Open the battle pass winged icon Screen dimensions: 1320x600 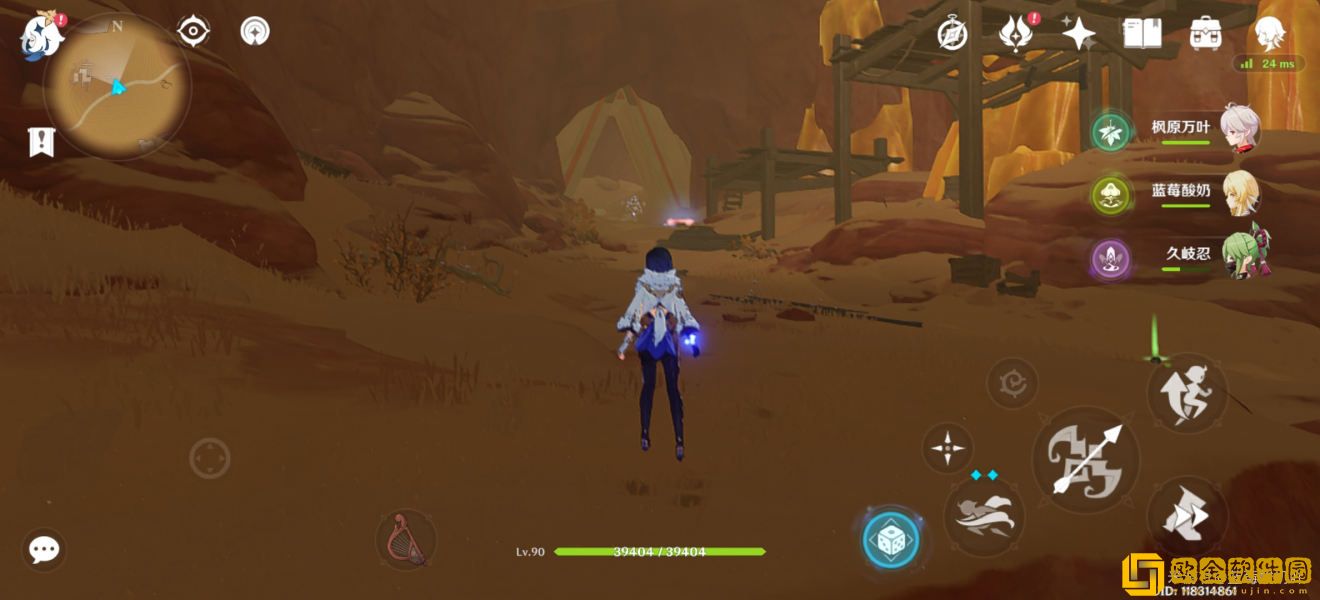tap(1015, 34)
